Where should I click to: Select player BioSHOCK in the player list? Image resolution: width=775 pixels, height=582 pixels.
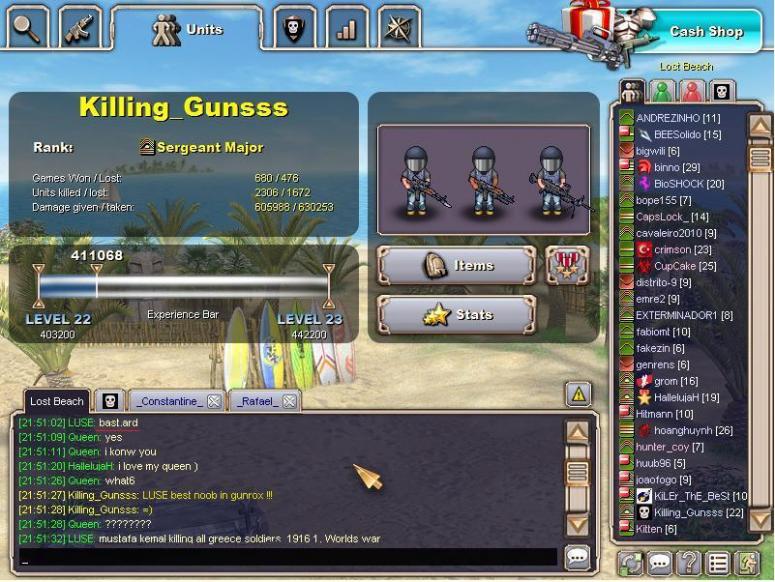[x=688, y=184]
